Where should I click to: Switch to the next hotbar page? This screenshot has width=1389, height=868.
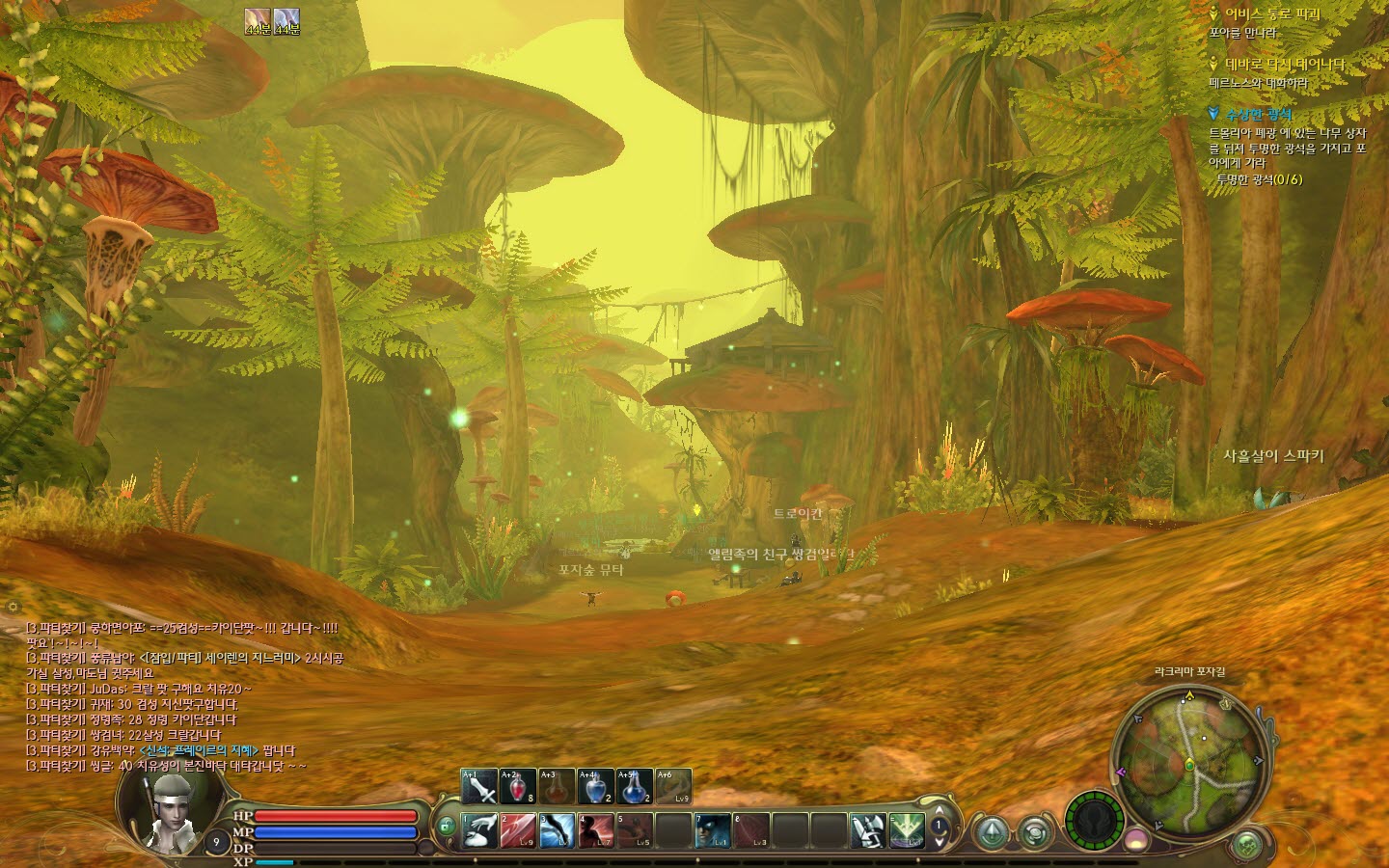(940, 842)
